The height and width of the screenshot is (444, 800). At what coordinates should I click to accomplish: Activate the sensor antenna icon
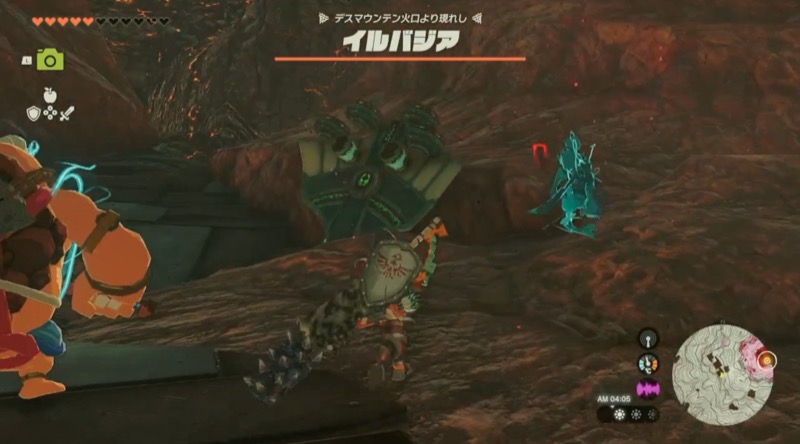(648, 339)
